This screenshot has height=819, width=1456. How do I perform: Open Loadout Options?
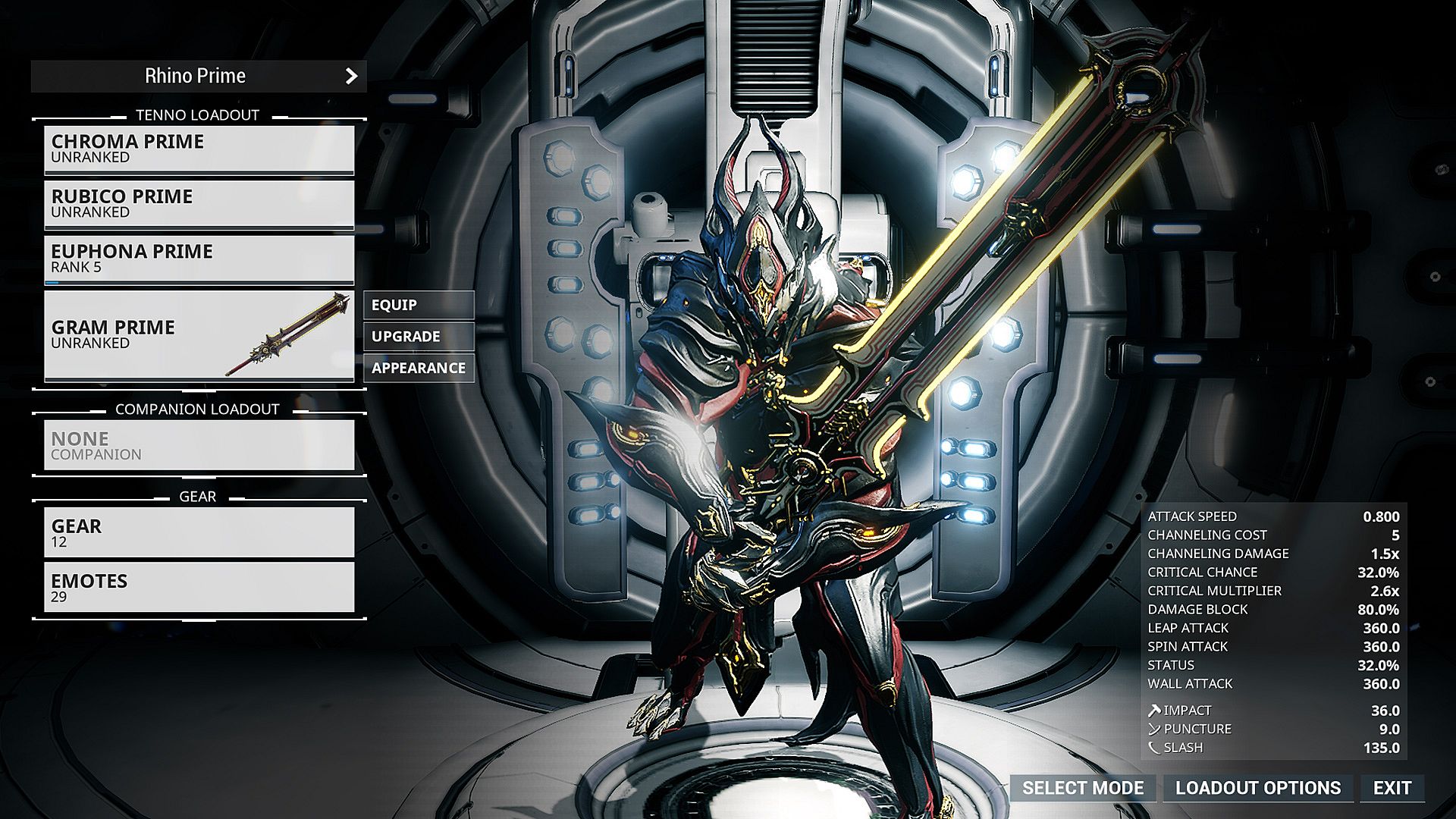1257,788
